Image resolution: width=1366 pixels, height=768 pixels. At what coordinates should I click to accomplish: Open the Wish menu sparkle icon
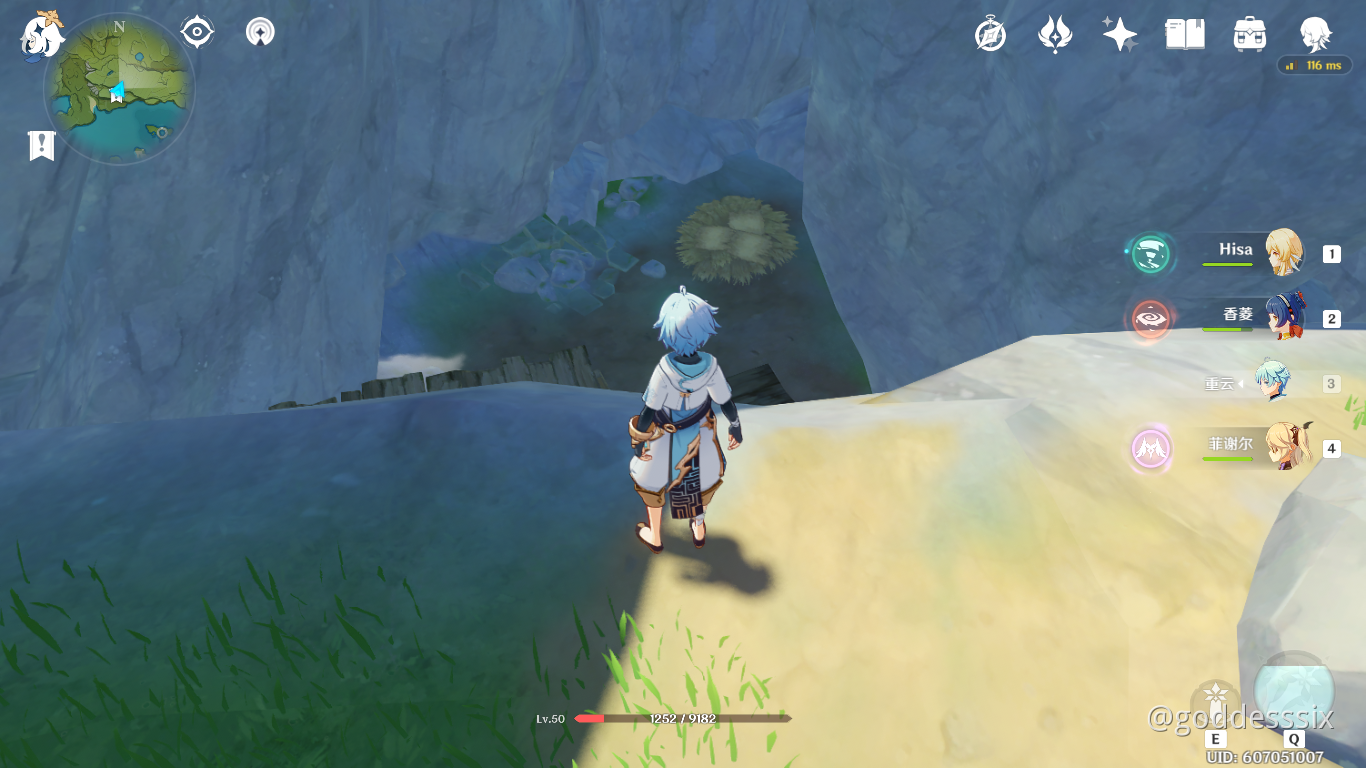click(x=1120, y=33)
